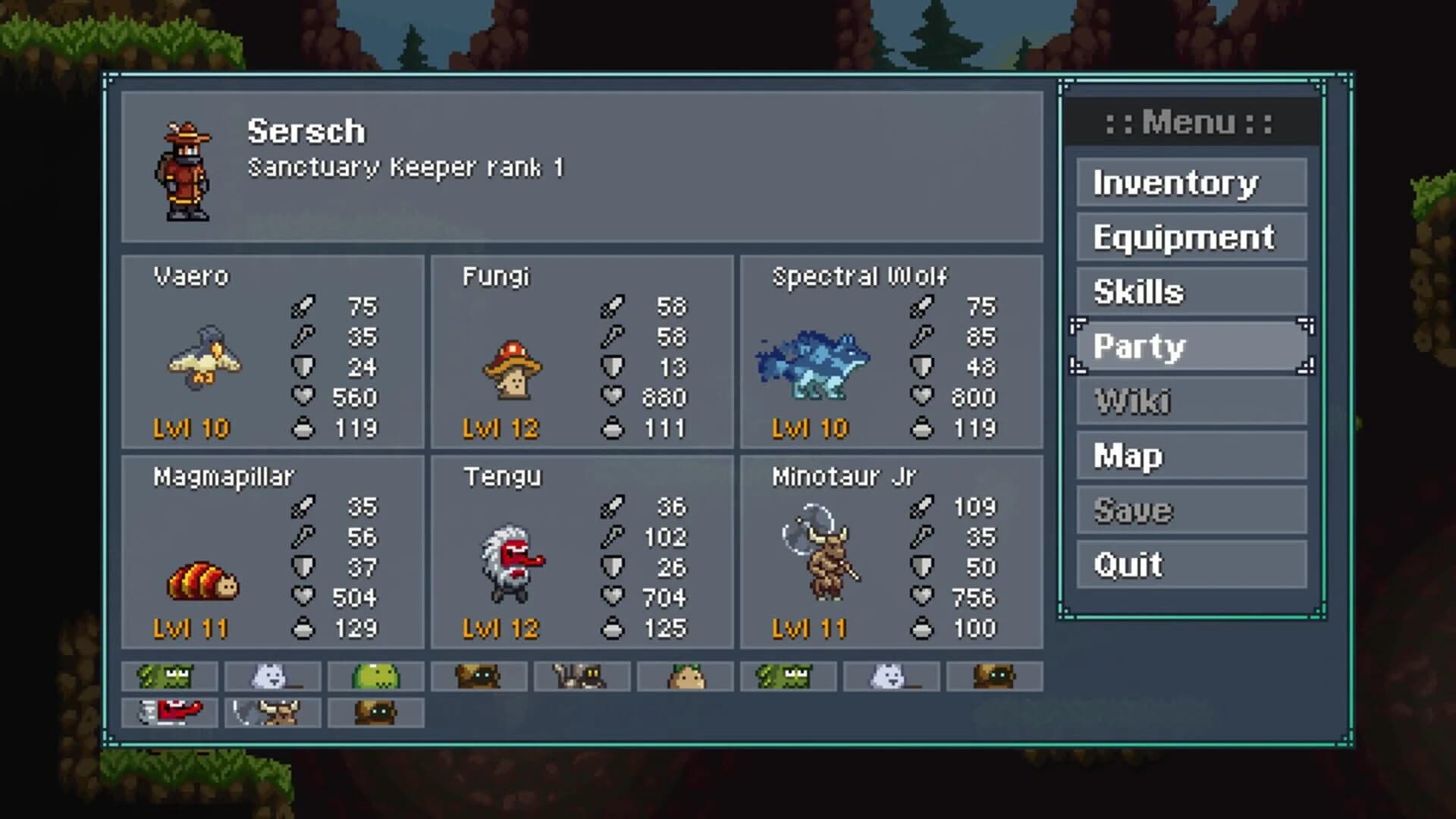1456x819 pixels.
Task: Switch to the Party menu tab
Action: click(1190, 346)
